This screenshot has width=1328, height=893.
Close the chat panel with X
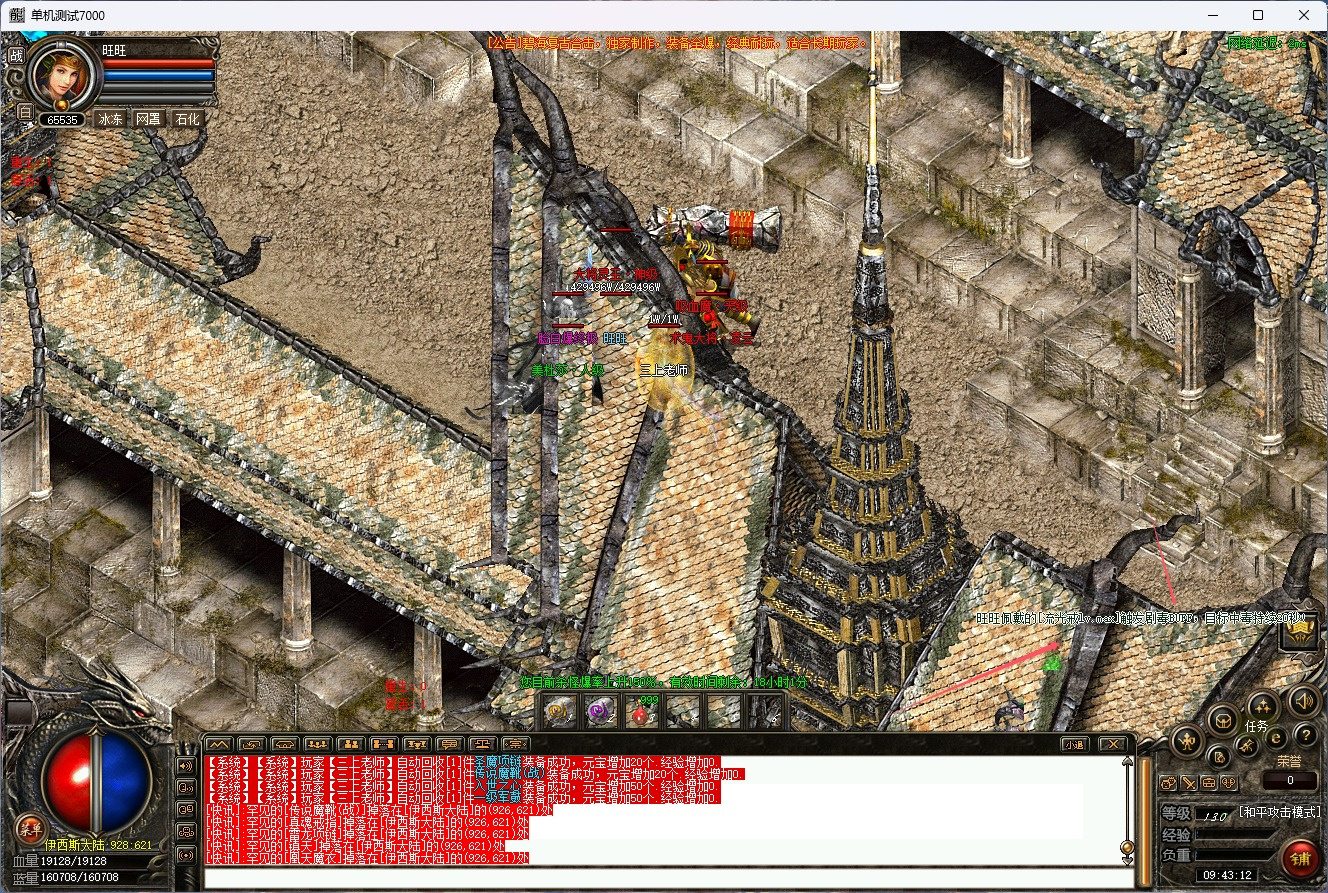[x=1112, y=744]
